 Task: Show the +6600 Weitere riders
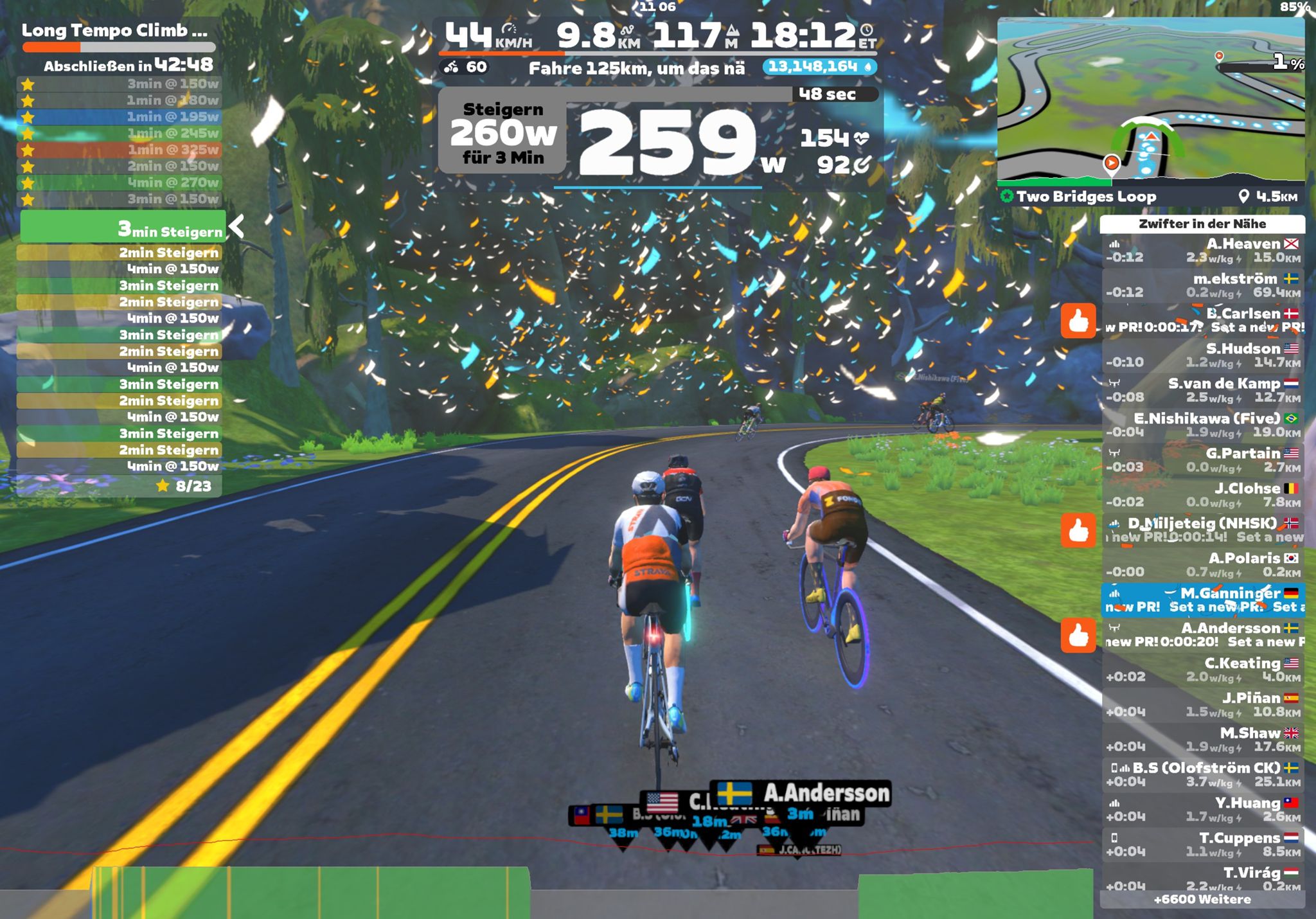(1202, 899)
